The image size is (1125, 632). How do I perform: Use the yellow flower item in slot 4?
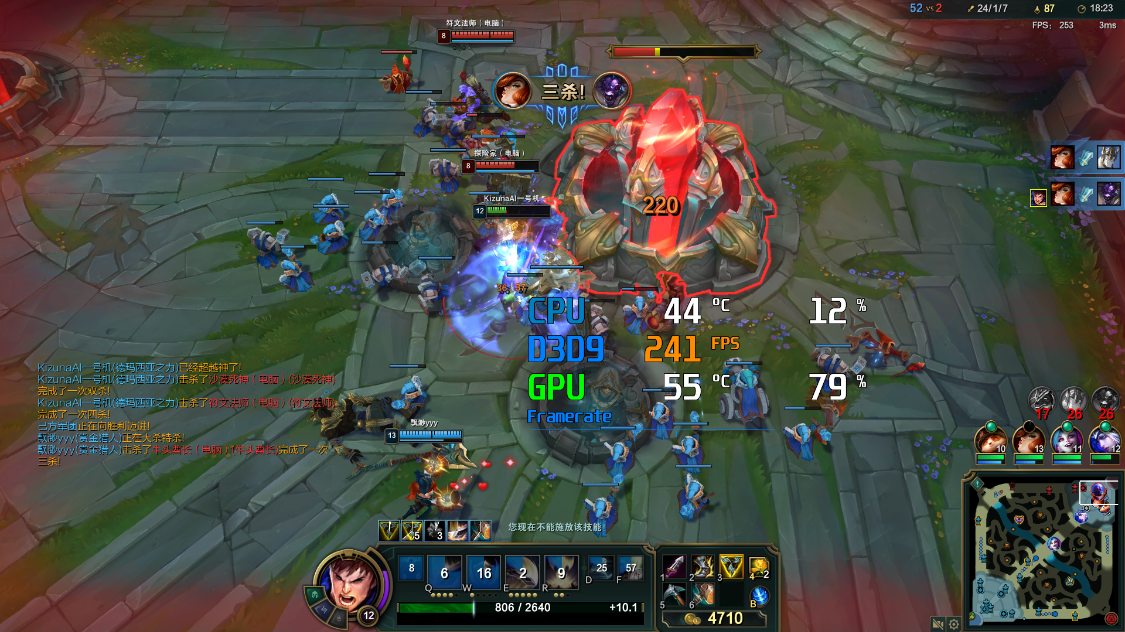coord(759,568)
